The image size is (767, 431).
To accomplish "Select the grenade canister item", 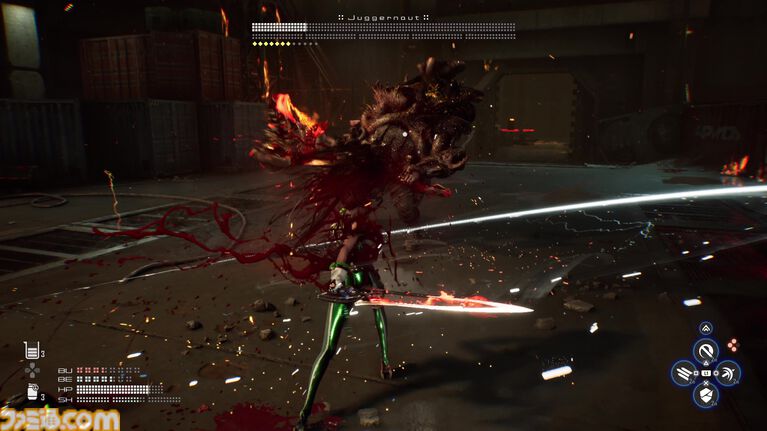I will 31,393.
